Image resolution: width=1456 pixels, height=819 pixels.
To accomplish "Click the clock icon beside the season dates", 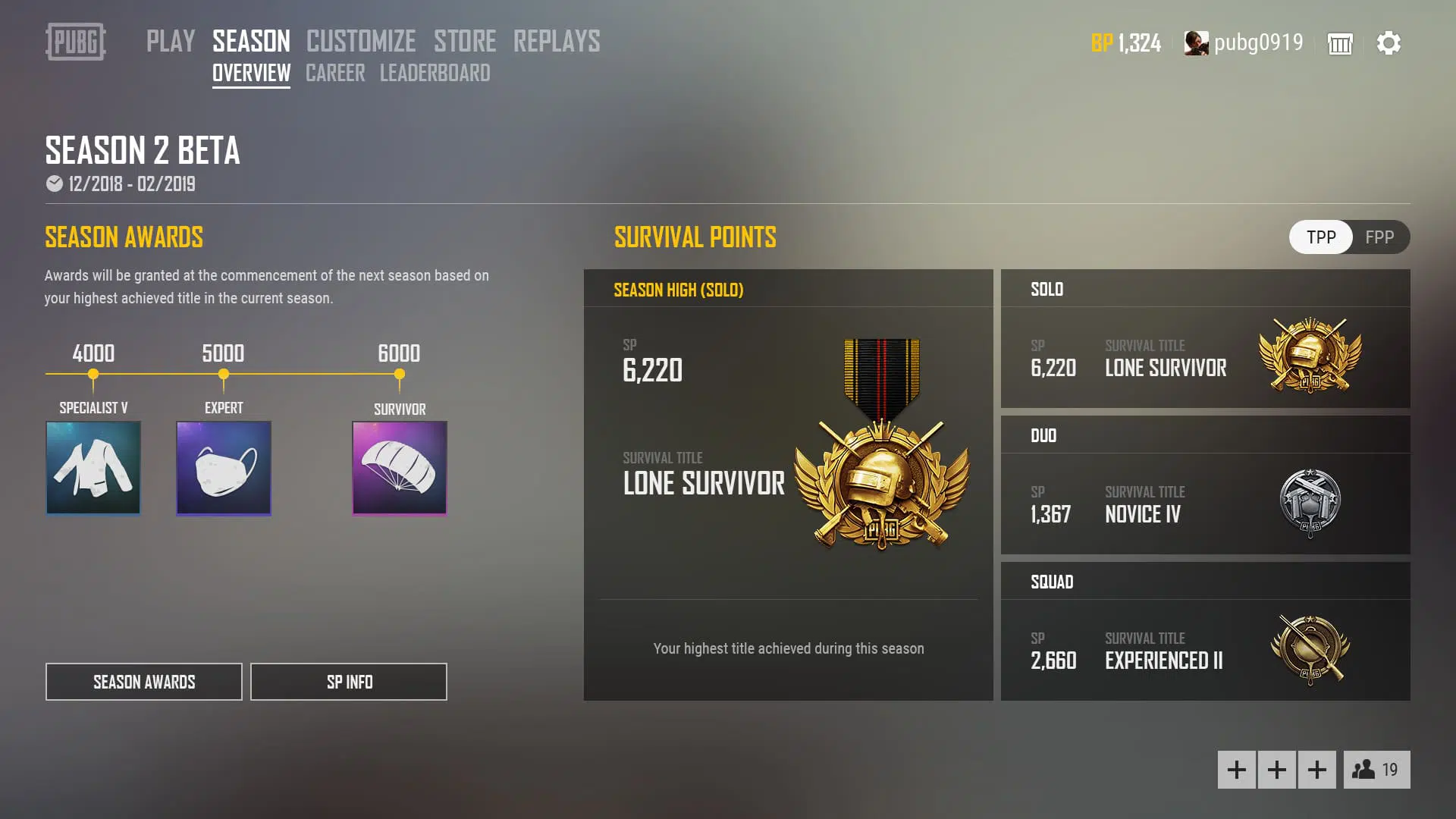I will coord(52,183).
